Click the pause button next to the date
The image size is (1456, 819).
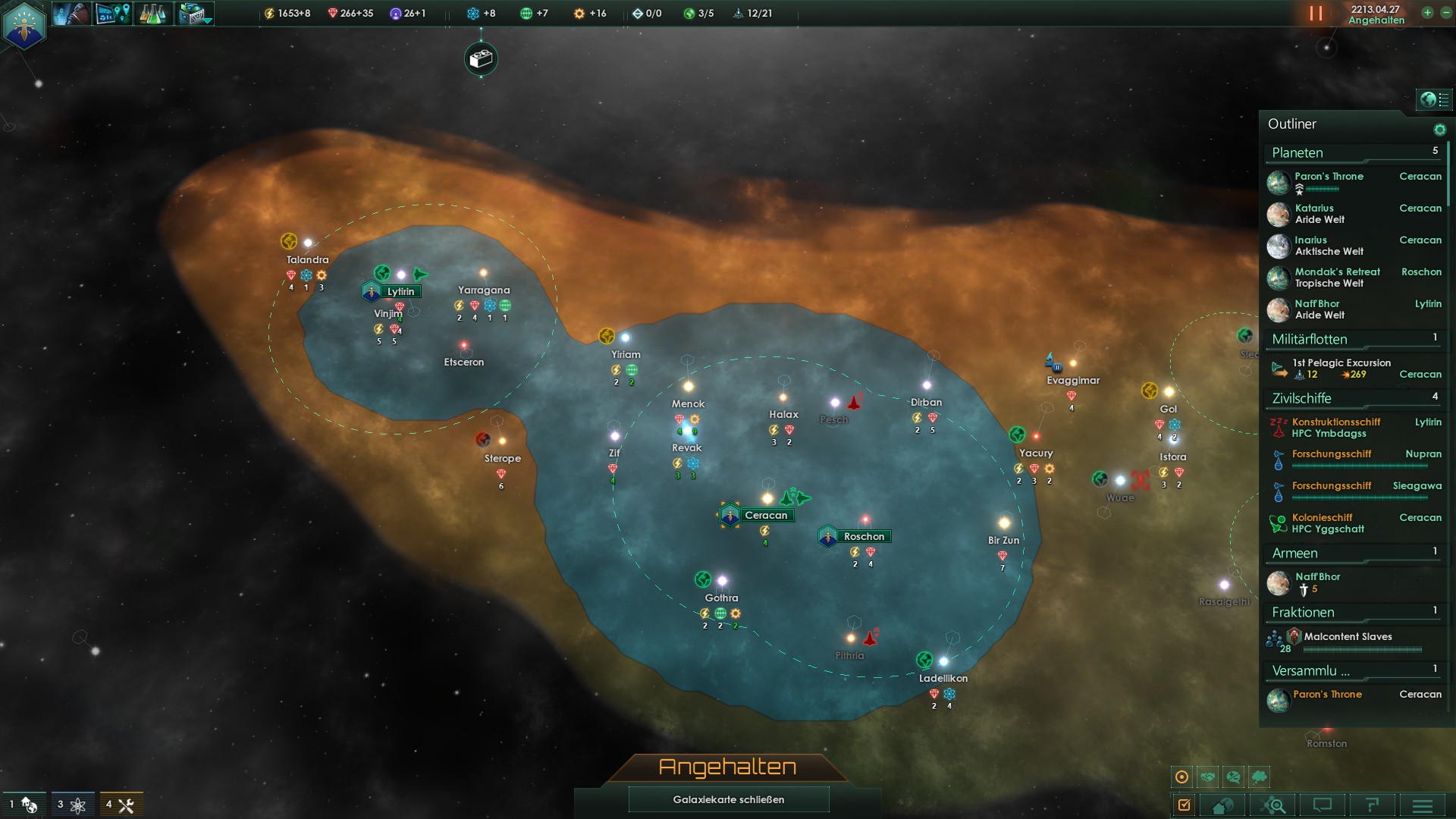1316,14
